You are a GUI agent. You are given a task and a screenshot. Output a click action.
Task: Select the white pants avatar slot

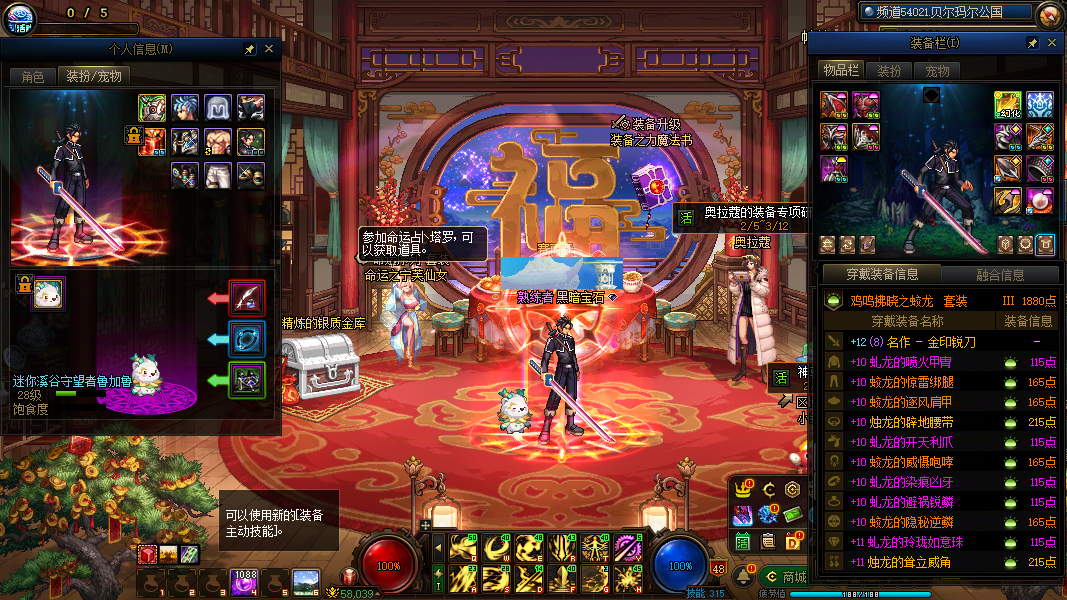pos(219,174)
